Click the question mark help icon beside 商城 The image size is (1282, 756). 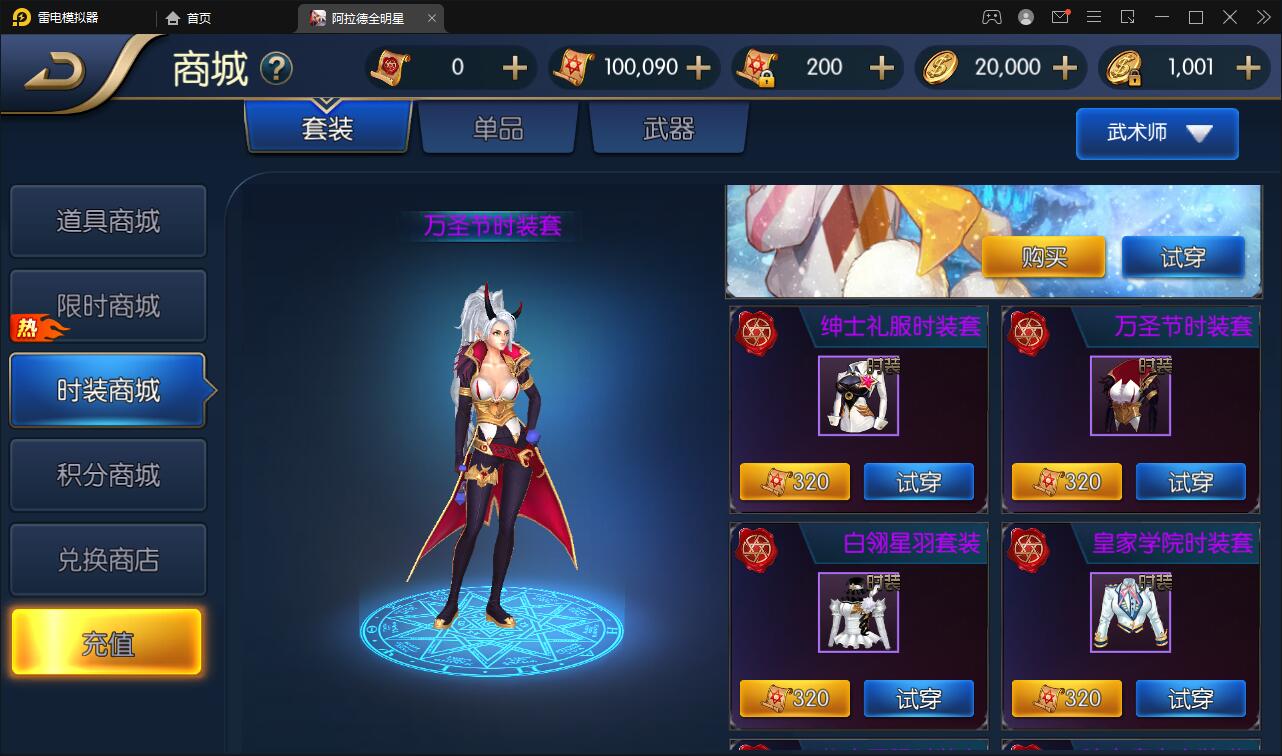[278, 68]
